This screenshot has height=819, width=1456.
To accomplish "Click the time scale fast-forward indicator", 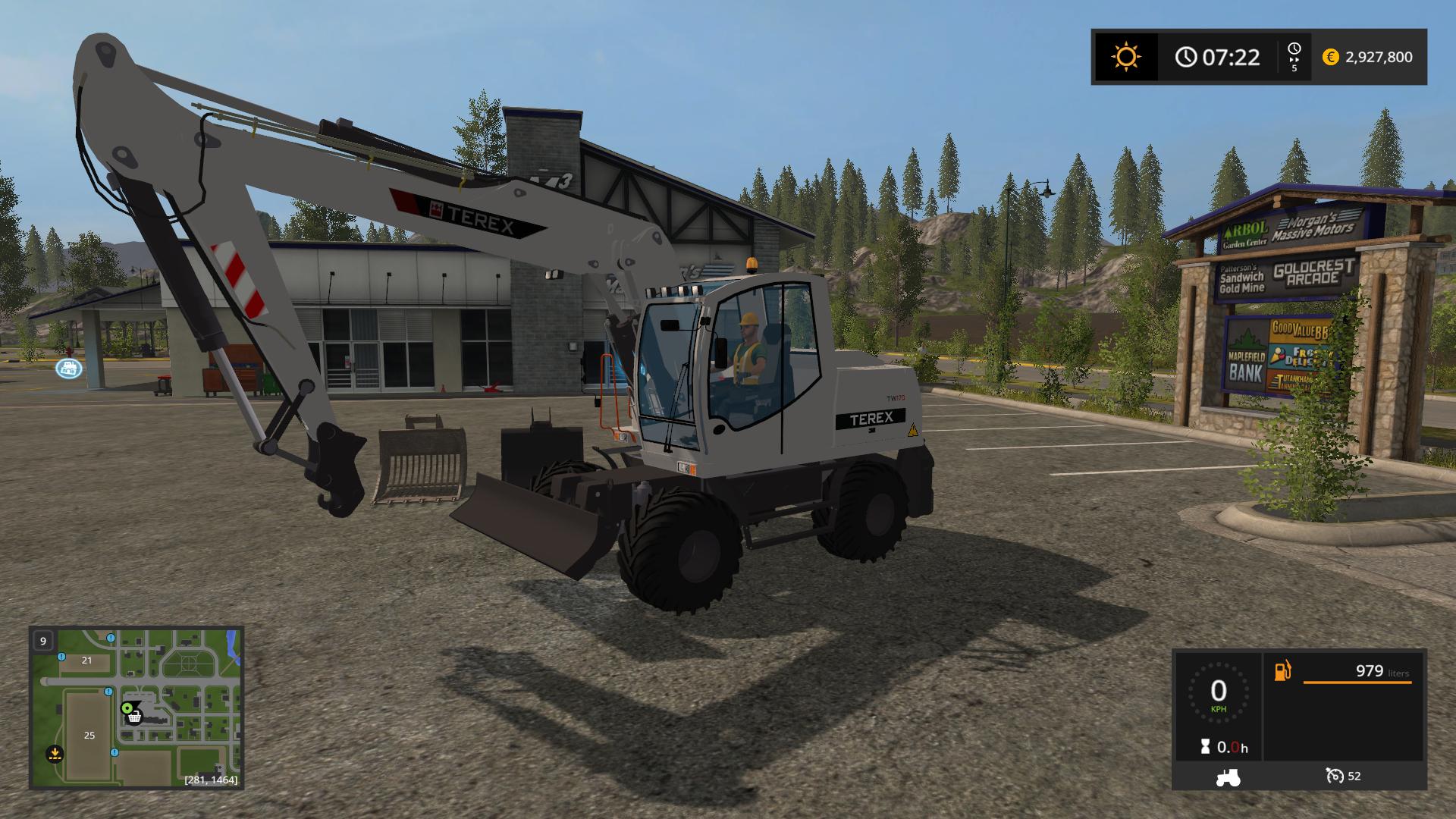I will click(1294, 57).
